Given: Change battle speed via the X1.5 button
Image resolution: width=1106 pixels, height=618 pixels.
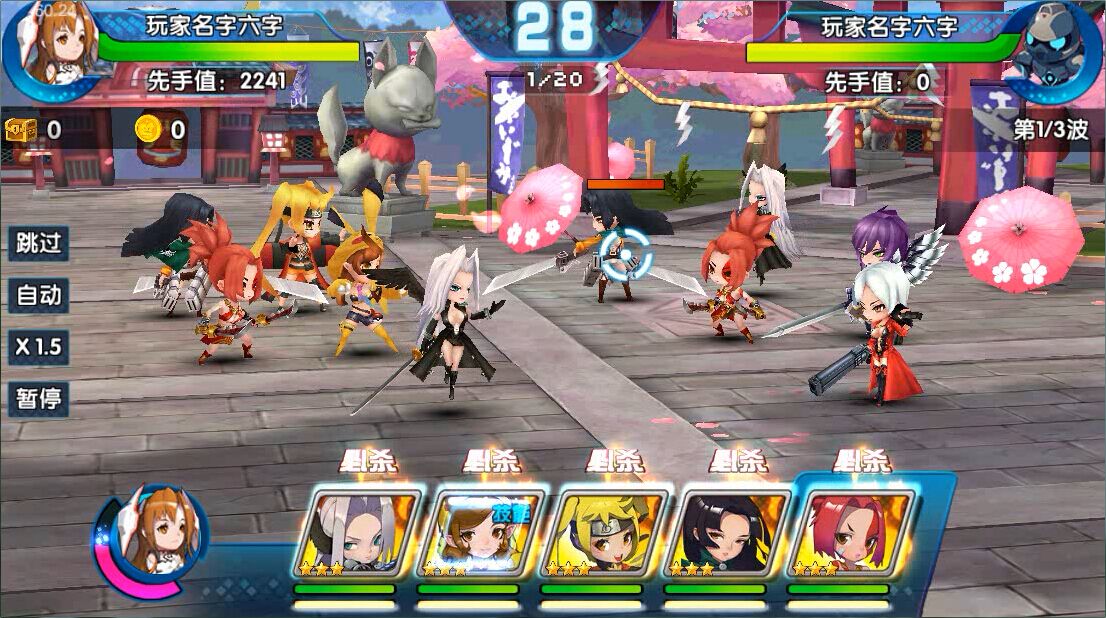Looking at the screenshot, I should pyautogui.click(x=39, y=347).
